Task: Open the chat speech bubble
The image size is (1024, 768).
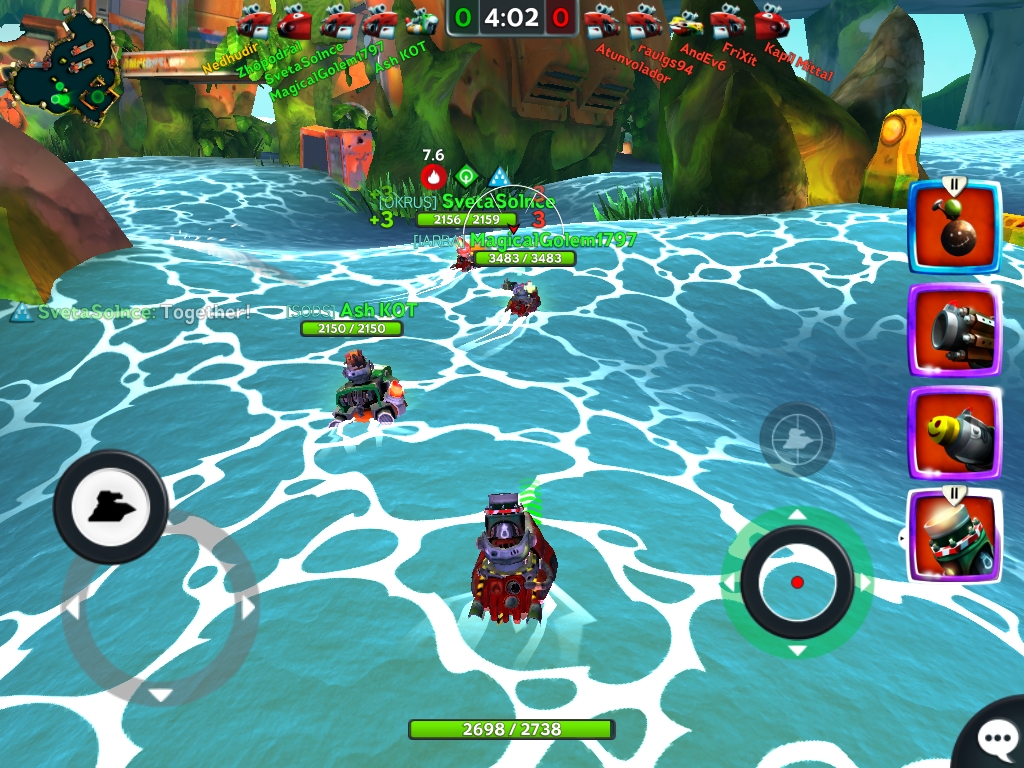Action: [x=996, y=740]
